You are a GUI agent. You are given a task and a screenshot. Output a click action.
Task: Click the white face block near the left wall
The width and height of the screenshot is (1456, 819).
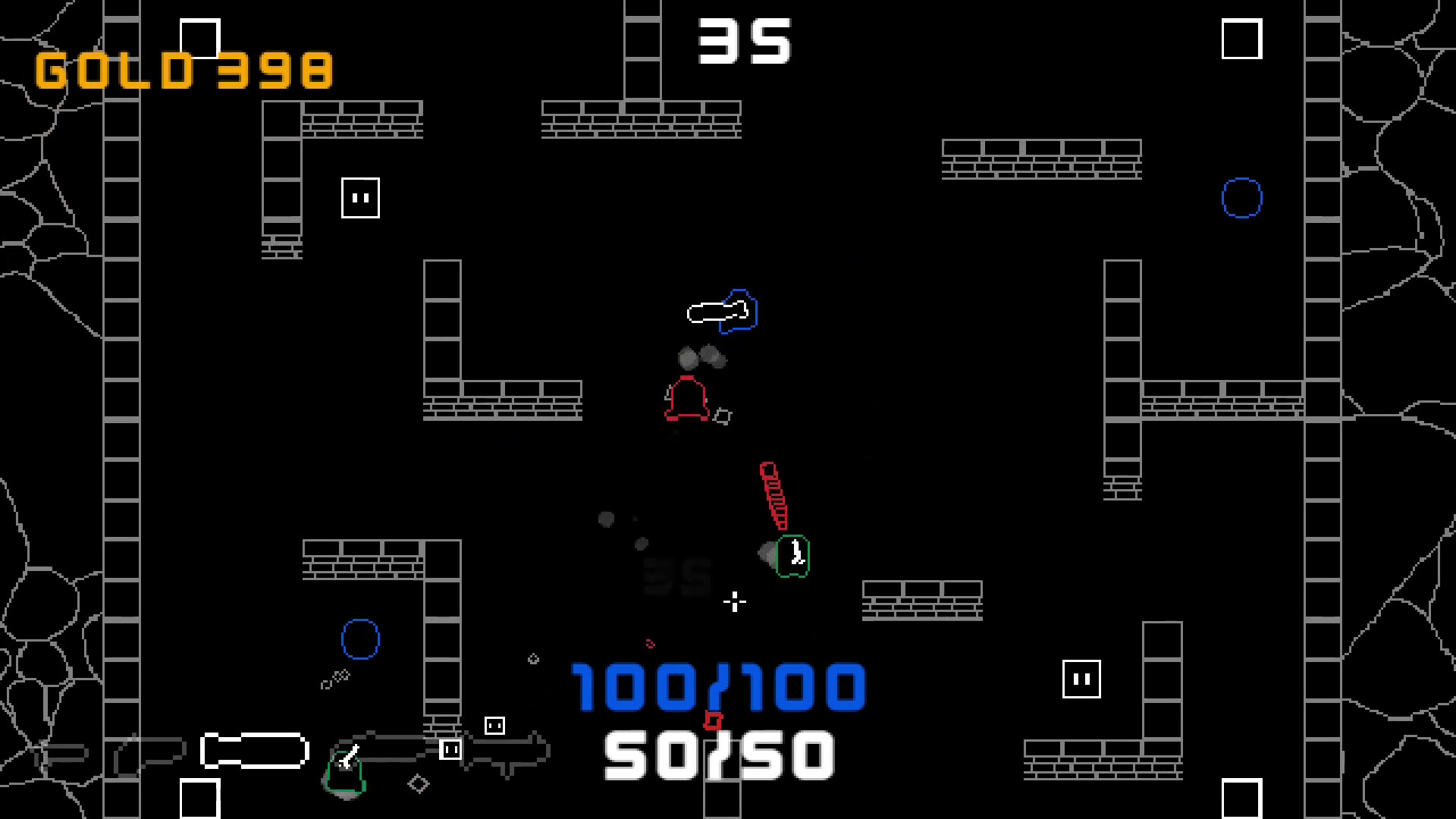coord(359,197)
